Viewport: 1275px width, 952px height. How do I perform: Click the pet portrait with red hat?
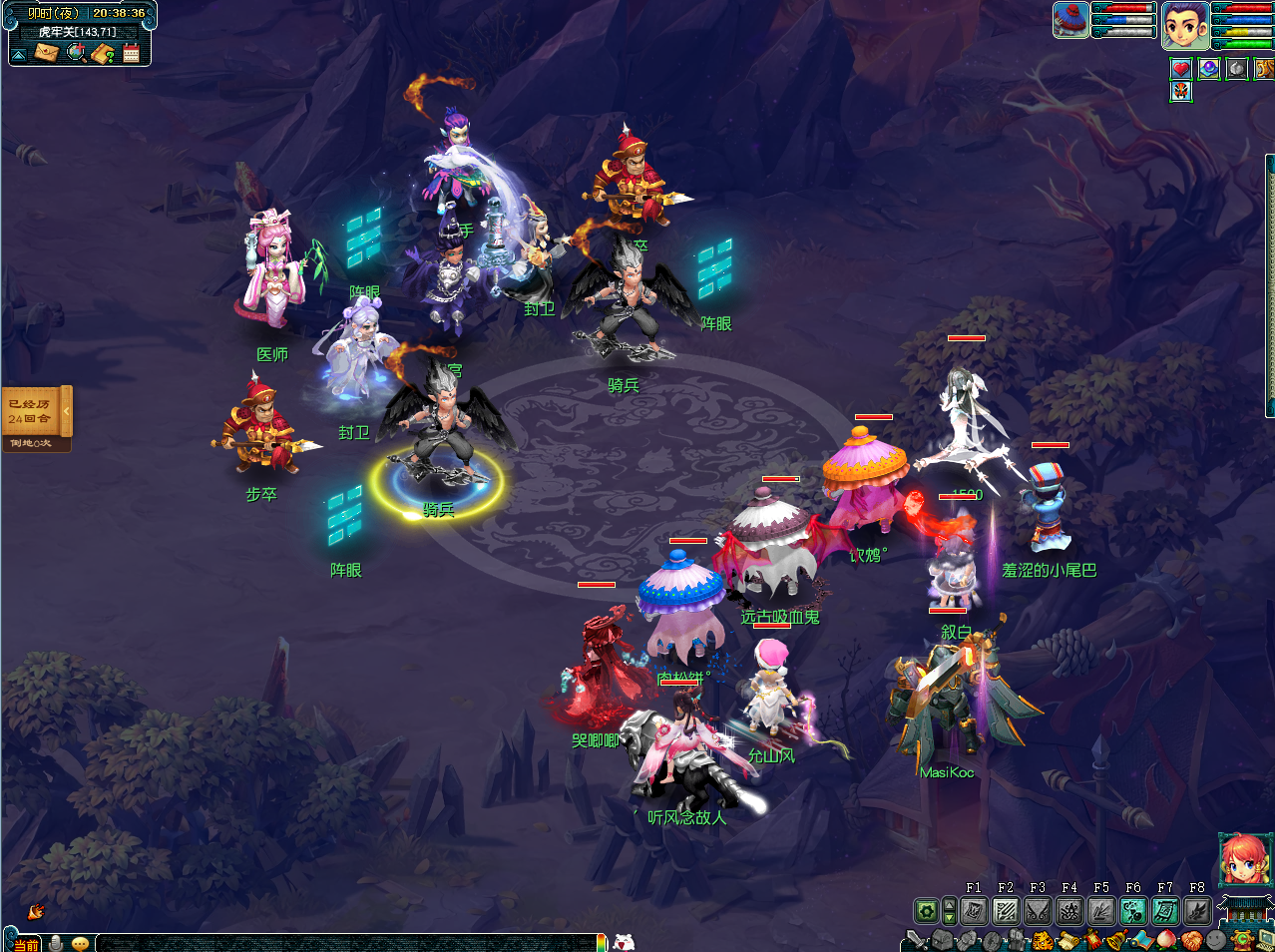[1070, 20]
